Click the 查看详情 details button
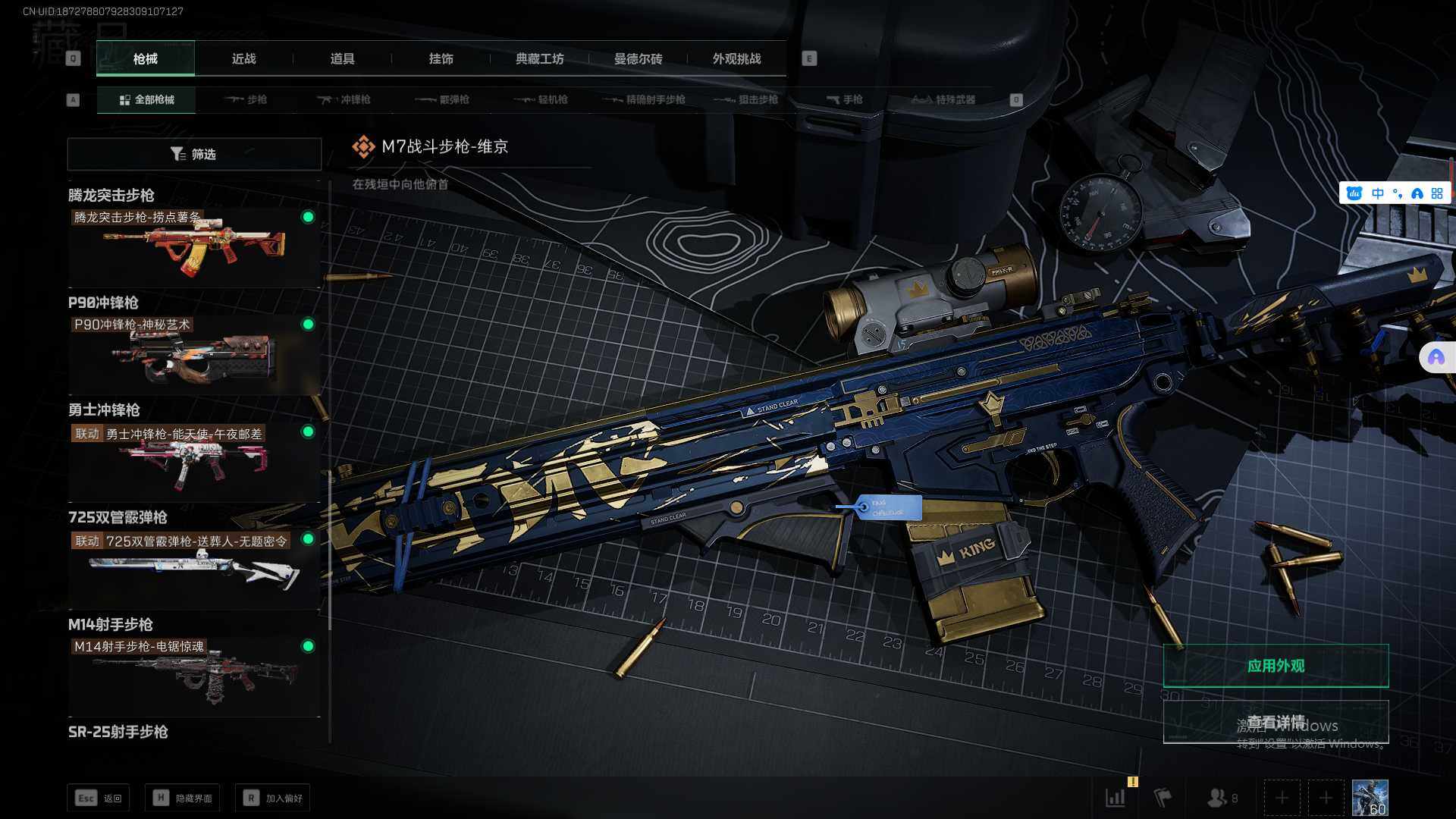 point(1276,721)
